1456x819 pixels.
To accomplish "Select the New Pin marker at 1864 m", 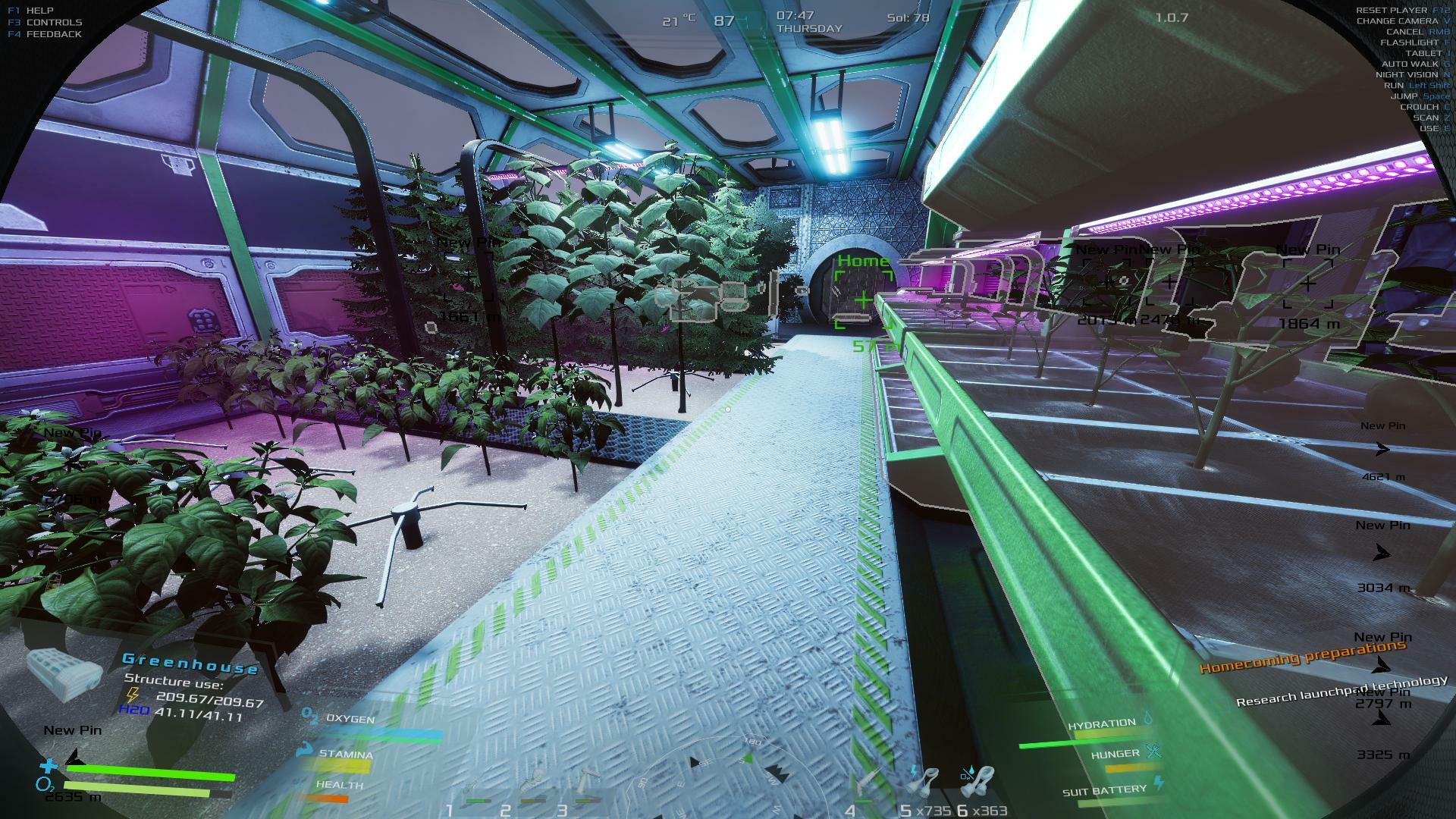I will tap(1308, 284).
